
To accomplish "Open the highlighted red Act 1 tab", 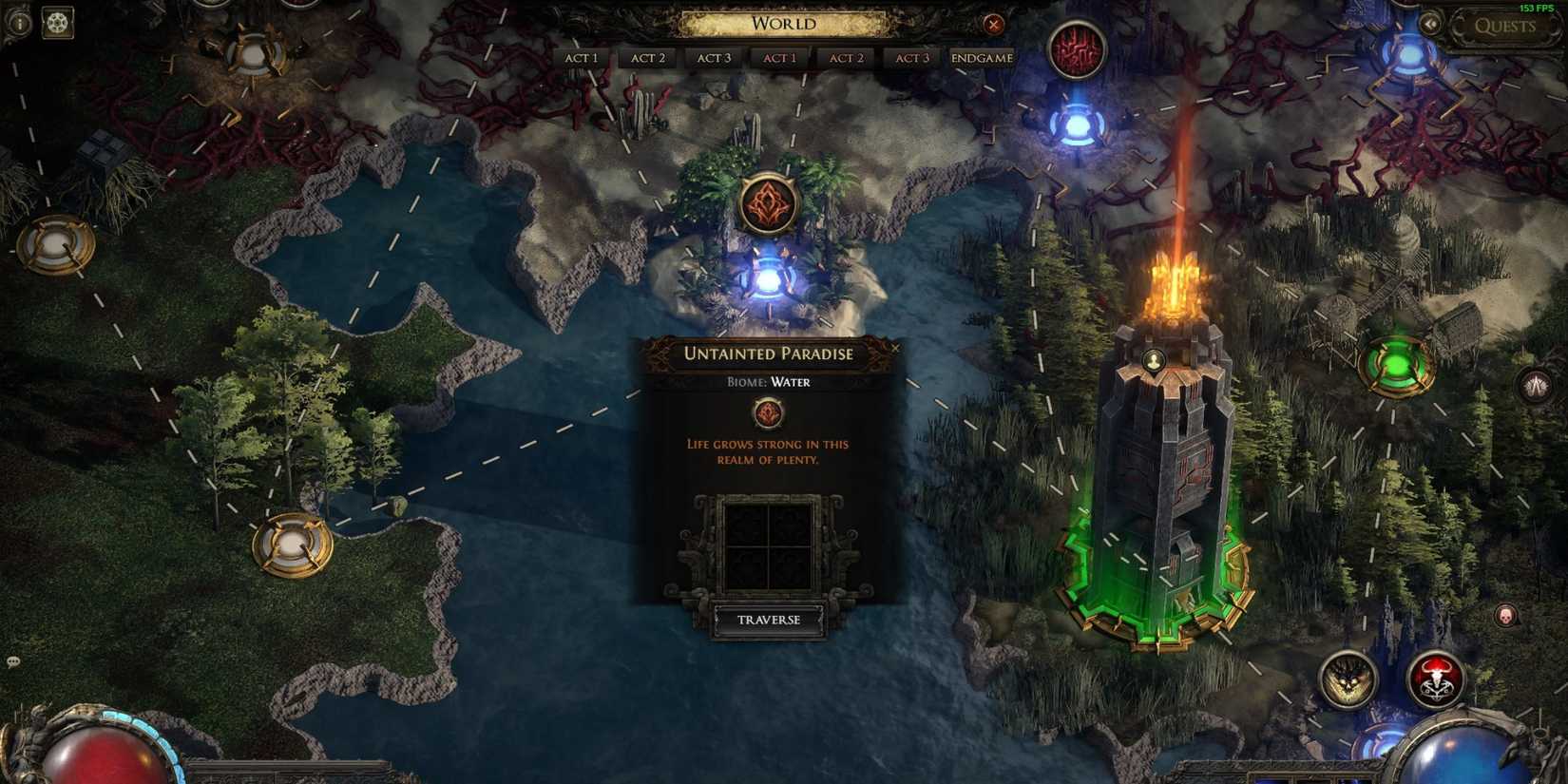I will pos(779,57).
